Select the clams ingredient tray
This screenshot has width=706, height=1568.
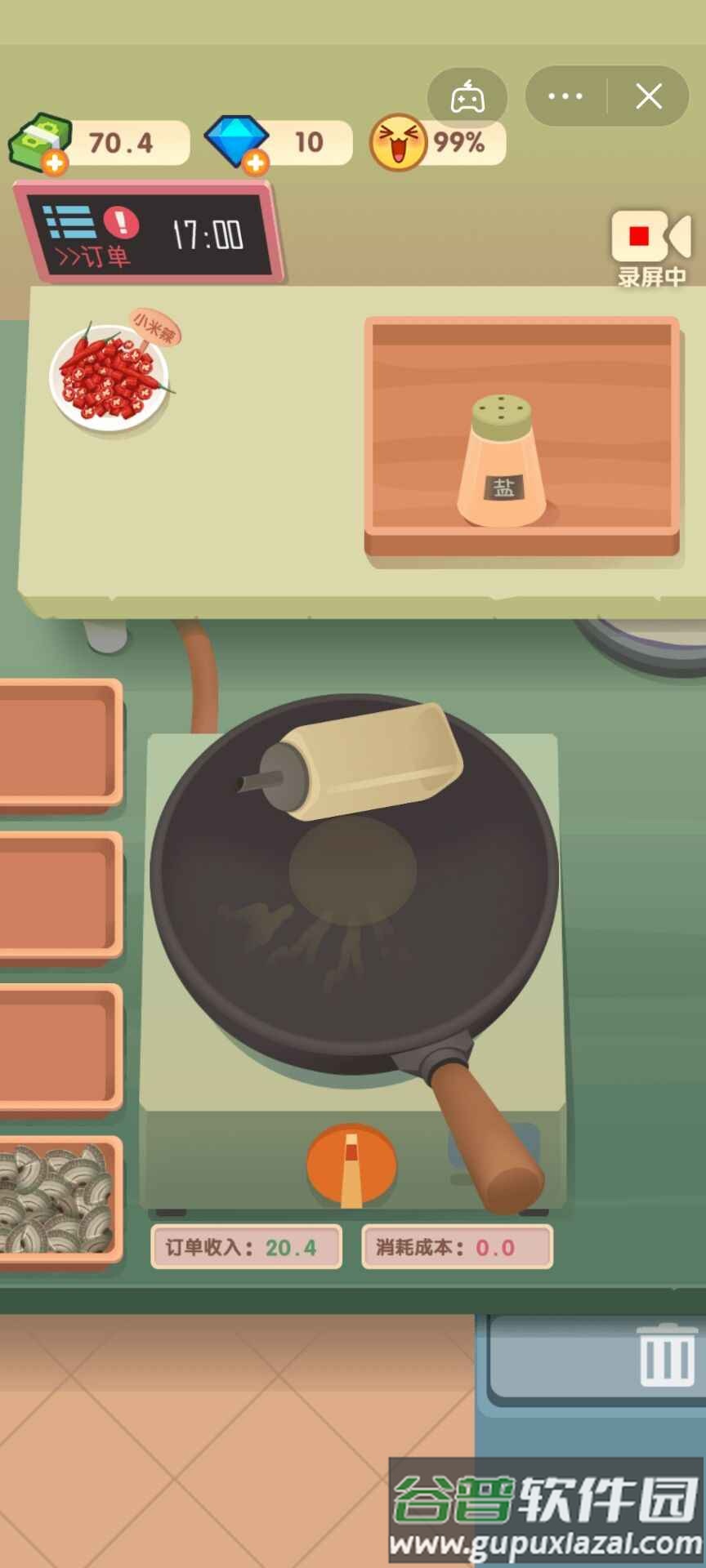point(56,1199)
